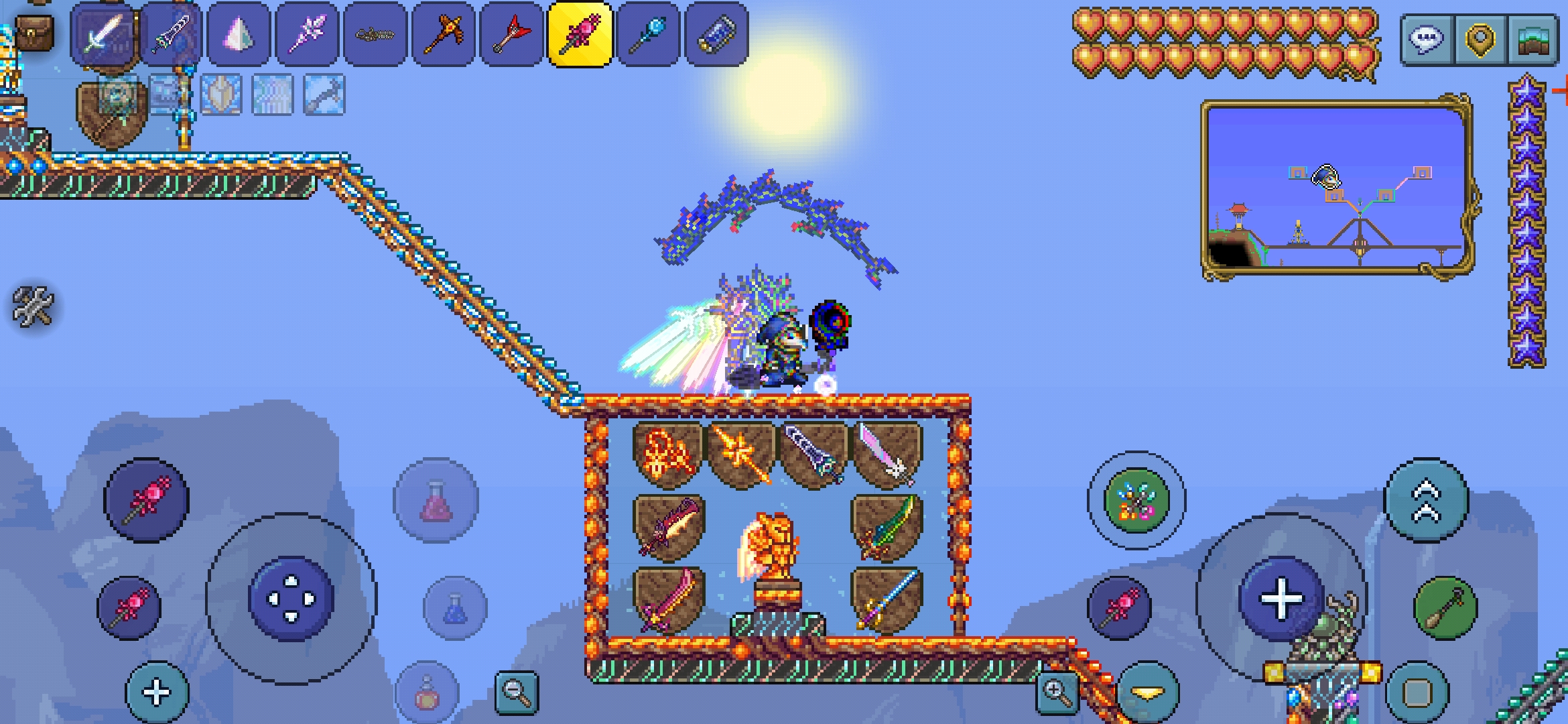Image resolution: width=1568 pixels, height=724 pixels.
Task: Zoom out with the minus magnifier
Action: pos(516,691)
